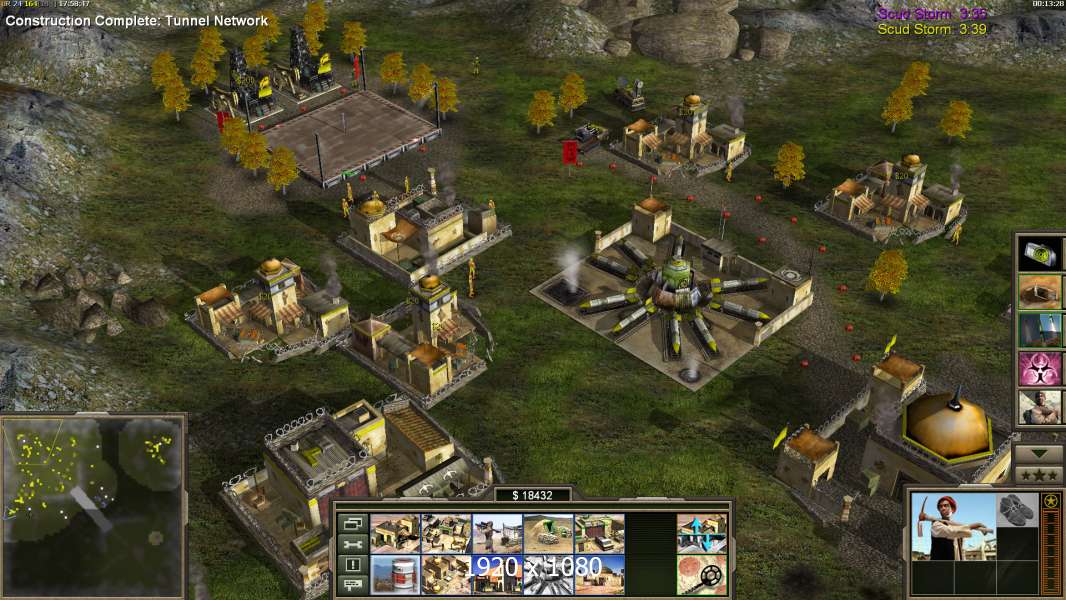The image size is (1066, 600).
Task: Select the Barracks build icon
Action: 446,534
